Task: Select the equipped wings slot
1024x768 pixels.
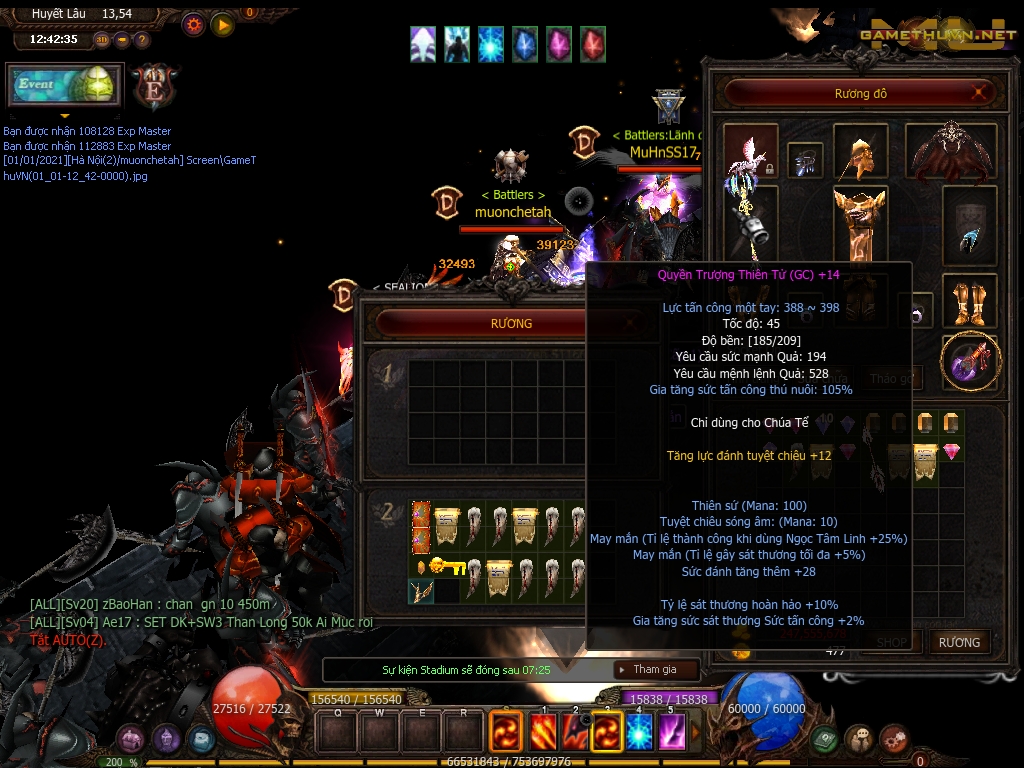Action: pyautogui.click(x=951, y=152)
